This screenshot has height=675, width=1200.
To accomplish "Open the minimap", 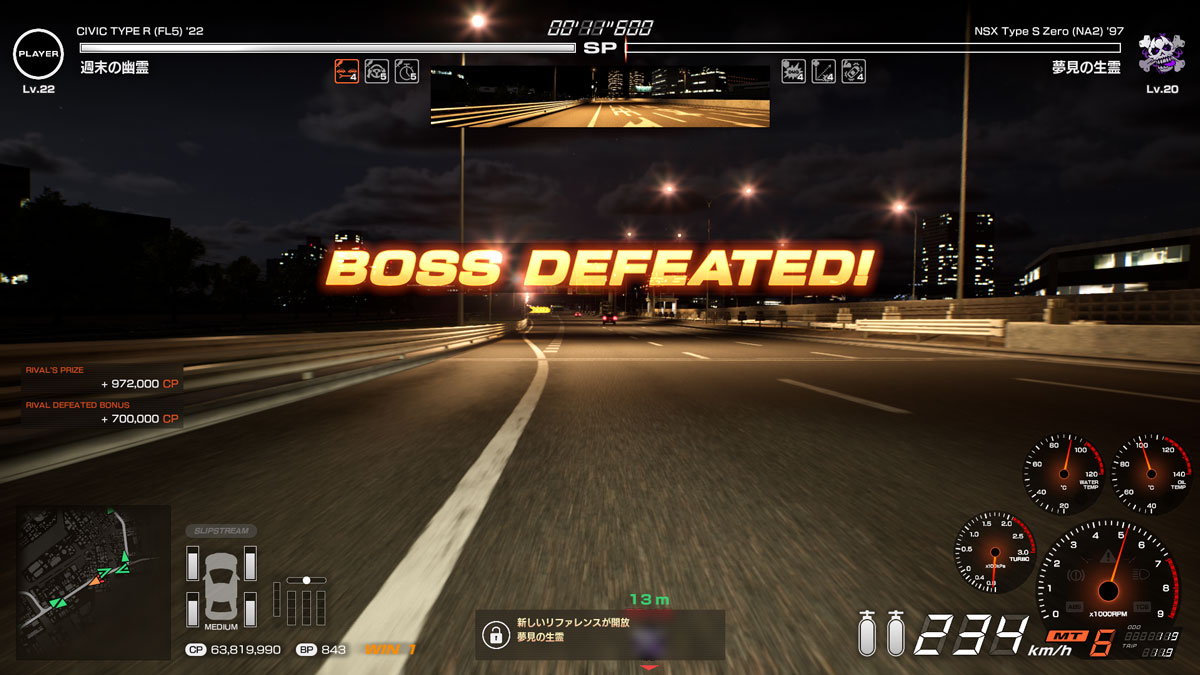I will (93, 569).
